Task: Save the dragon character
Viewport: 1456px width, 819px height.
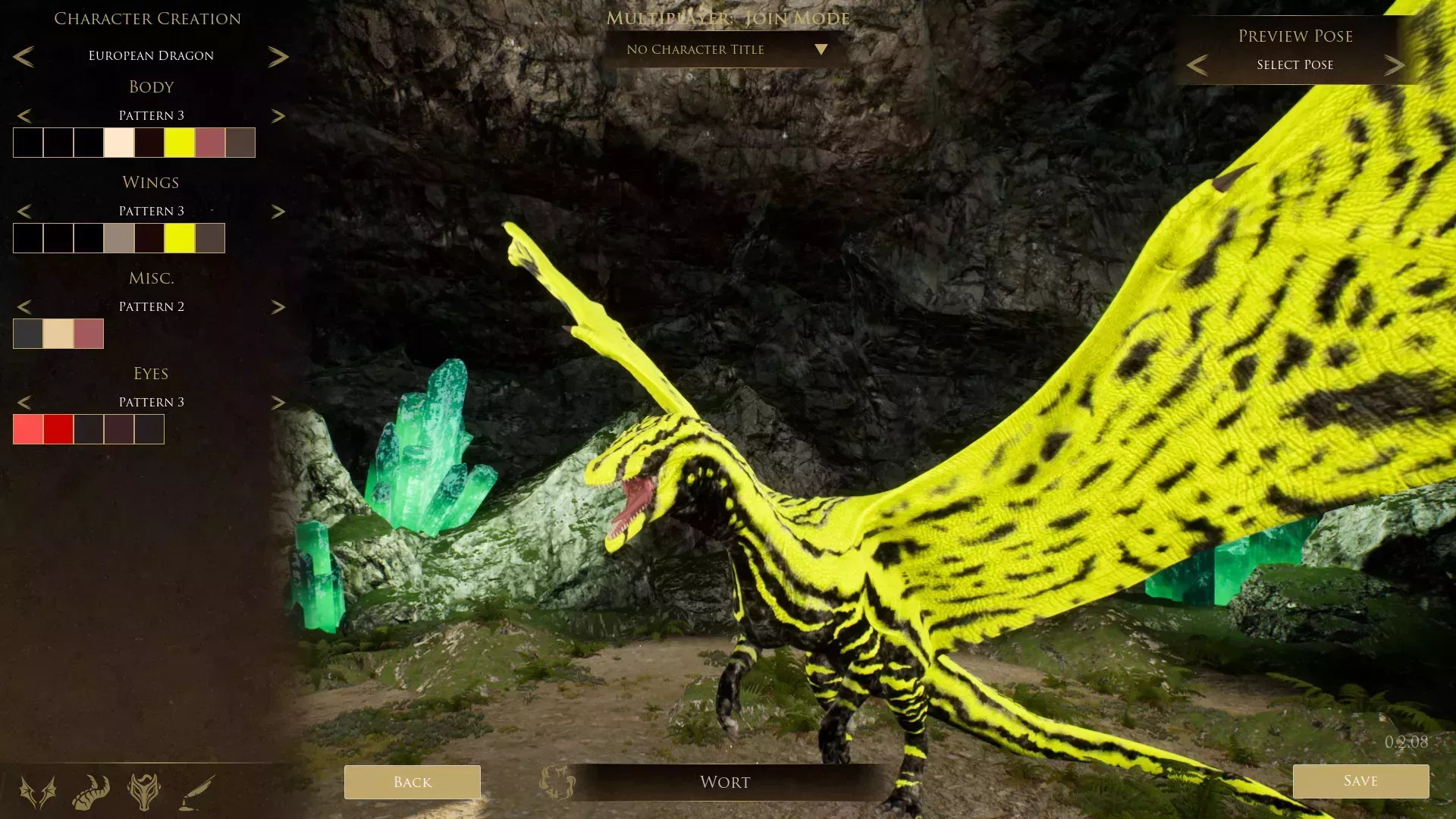Action: pyautogui.click(x=1360, y=781)
